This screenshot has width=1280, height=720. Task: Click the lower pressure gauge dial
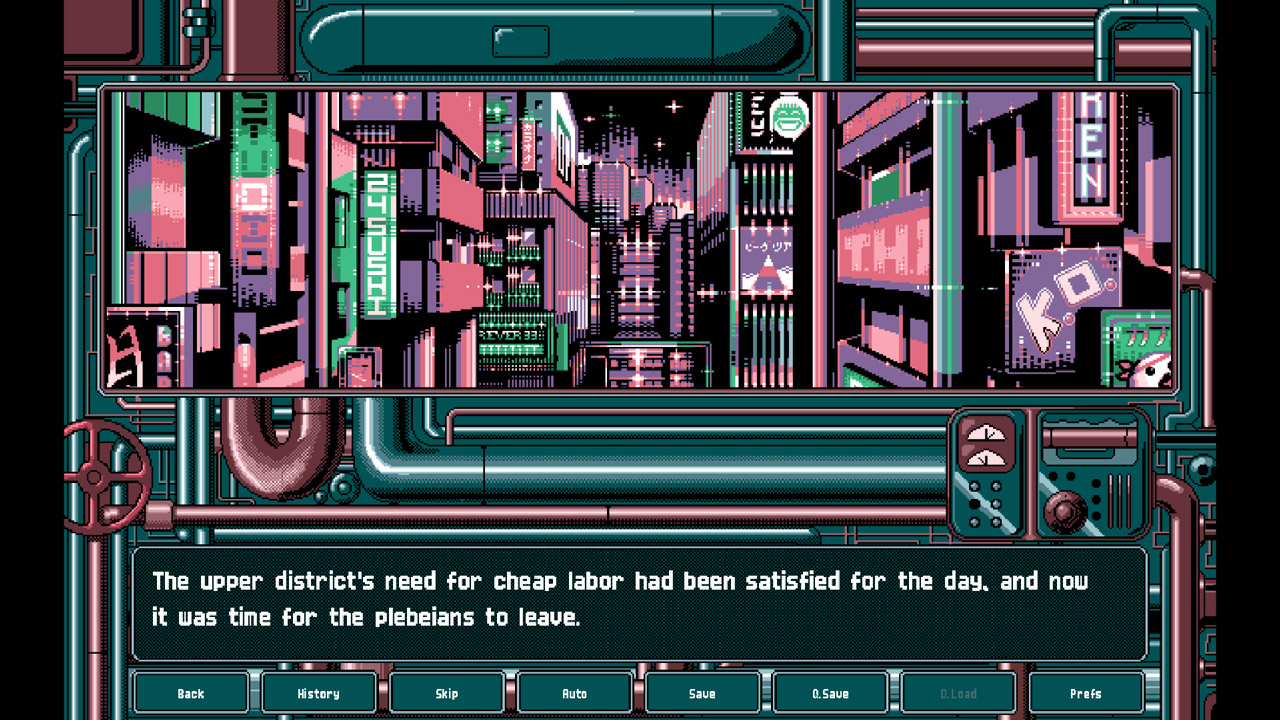click(985, 458)
